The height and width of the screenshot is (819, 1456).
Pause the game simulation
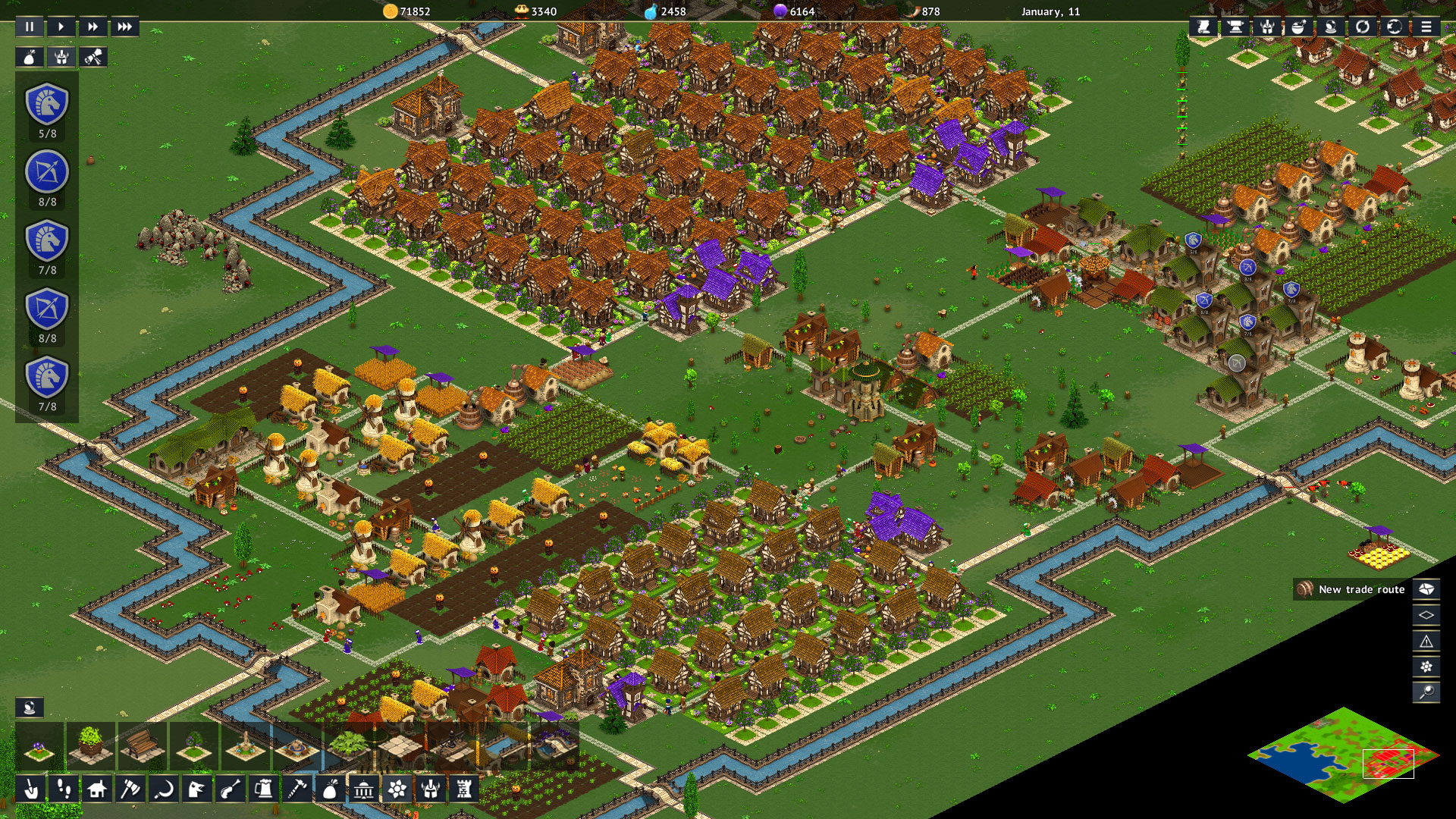pos(30,27)
